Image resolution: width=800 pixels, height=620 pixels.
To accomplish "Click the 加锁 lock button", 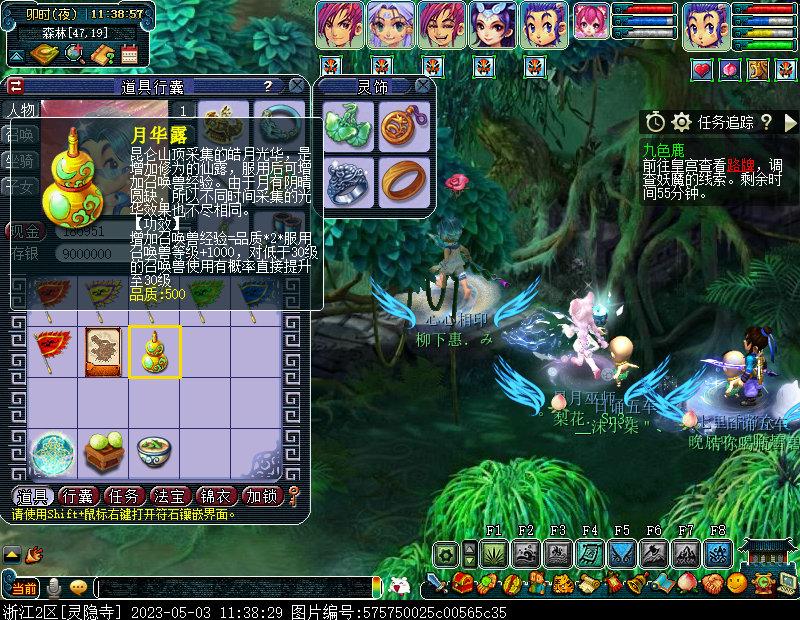I will [x=261, y=496].
